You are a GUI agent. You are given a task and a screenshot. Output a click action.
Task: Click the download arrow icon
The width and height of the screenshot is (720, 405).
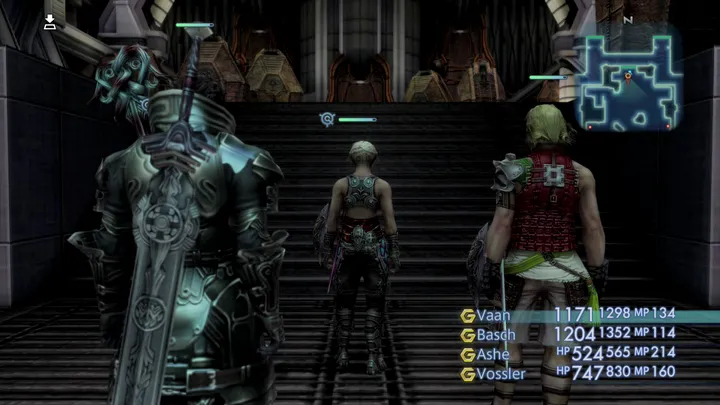pos(50,22)
